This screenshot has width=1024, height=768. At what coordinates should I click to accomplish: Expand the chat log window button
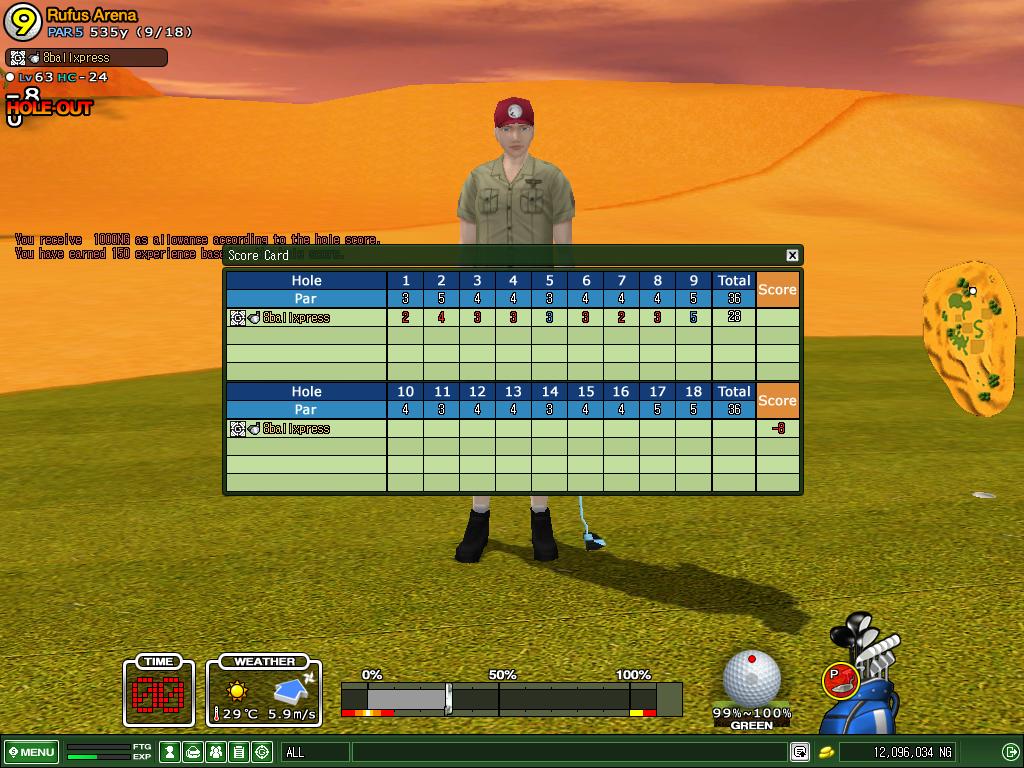[x=800, y=752]
